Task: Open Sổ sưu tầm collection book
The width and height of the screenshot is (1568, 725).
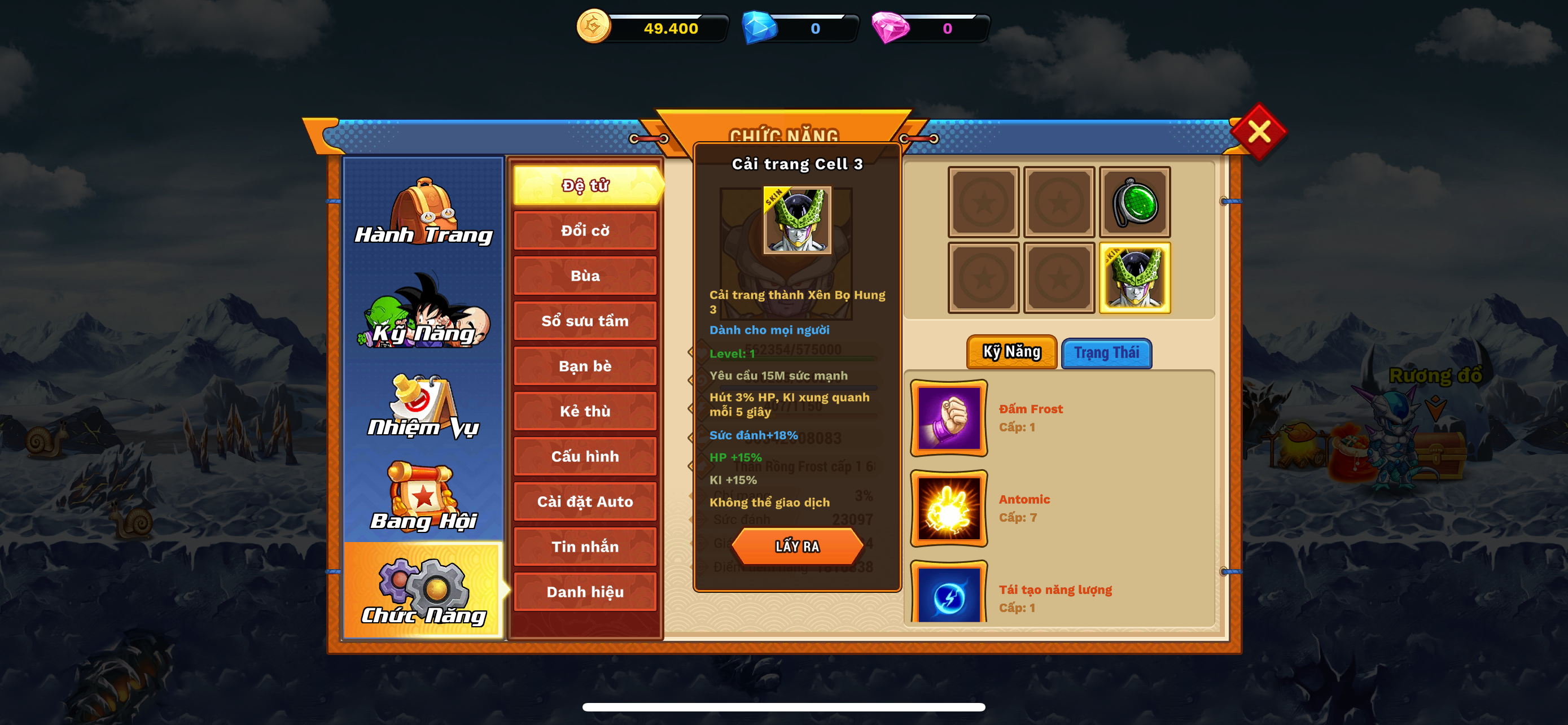Action: (x=585, y=321)
